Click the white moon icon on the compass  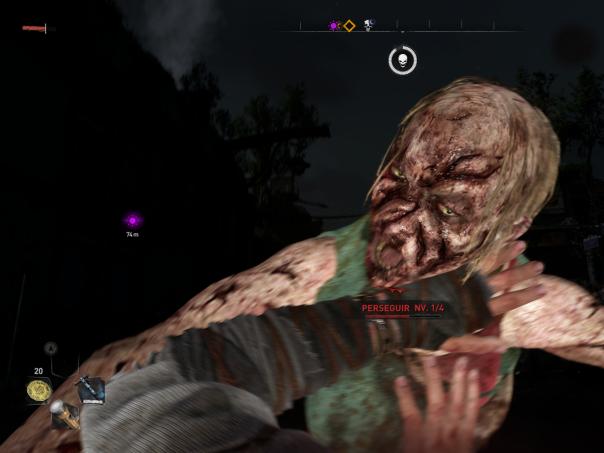point(368,26)
